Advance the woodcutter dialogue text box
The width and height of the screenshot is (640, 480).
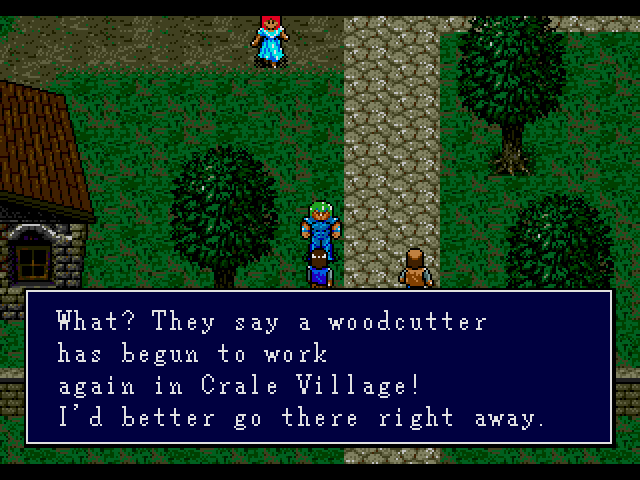click(x=319, y=366)
